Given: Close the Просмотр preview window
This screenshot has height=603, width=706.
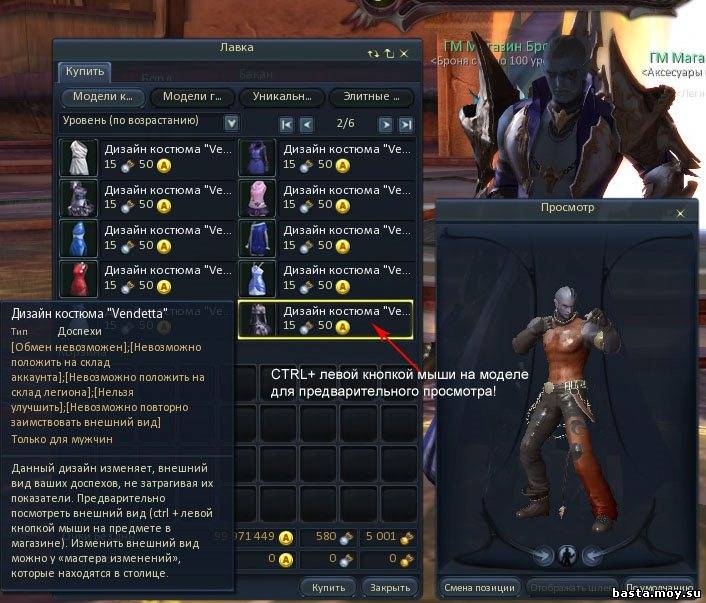Looking at the screenshot, I should coord(682,213).
